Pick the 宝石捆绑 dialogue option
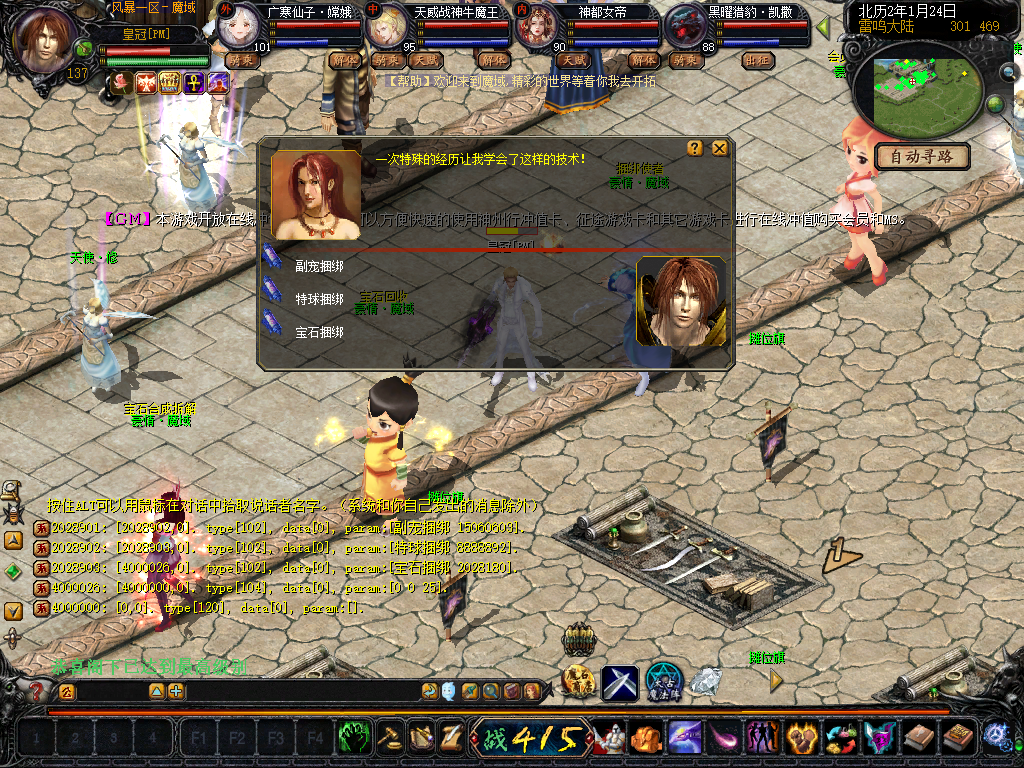The width and height of the screenshot is (1024, 768). coord(319,331)
